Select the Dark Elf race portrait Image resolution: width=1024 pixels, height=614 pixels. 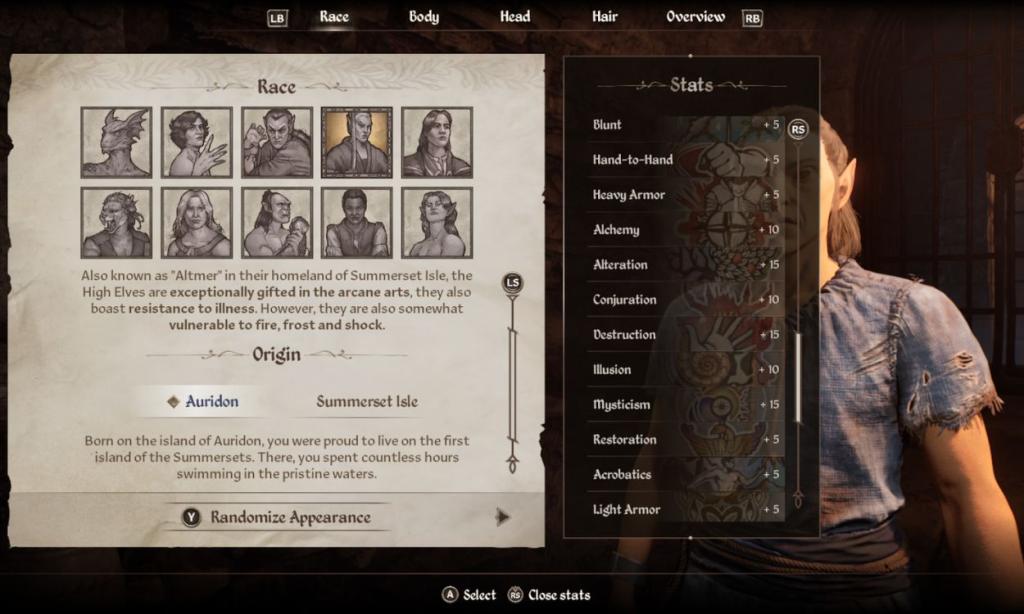pyautogui.click(x=276, y=143)
